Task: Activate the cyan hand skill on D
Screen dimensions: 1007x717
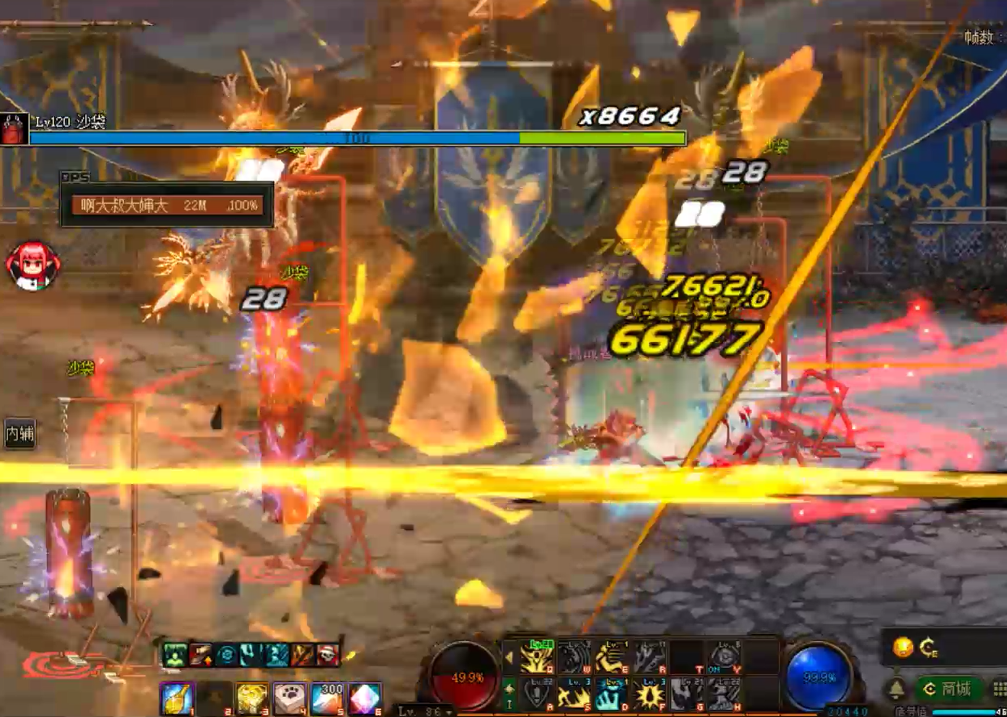Action: [x=612, y=693]
